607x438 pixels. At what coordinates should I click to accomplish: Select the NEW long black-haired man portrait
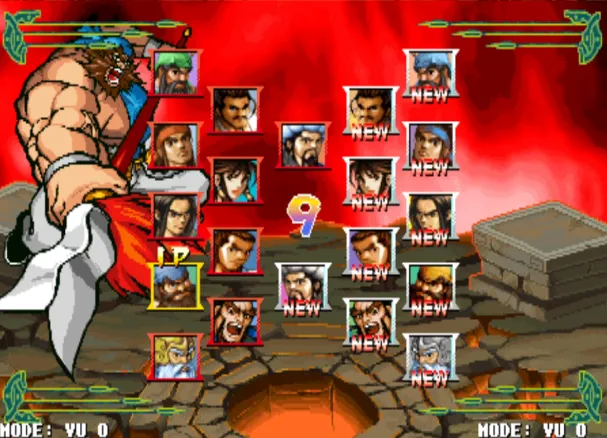[431, 216]
